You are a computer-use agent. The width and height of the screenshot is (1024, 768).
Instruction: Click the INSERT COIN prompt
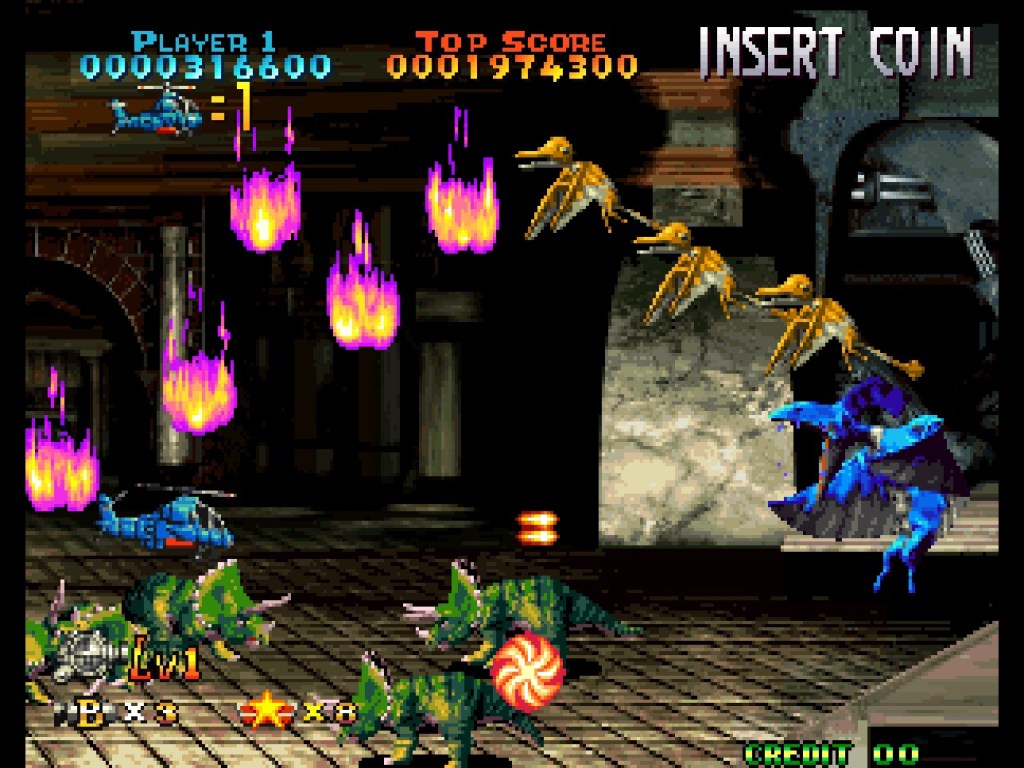click(834, 52)
